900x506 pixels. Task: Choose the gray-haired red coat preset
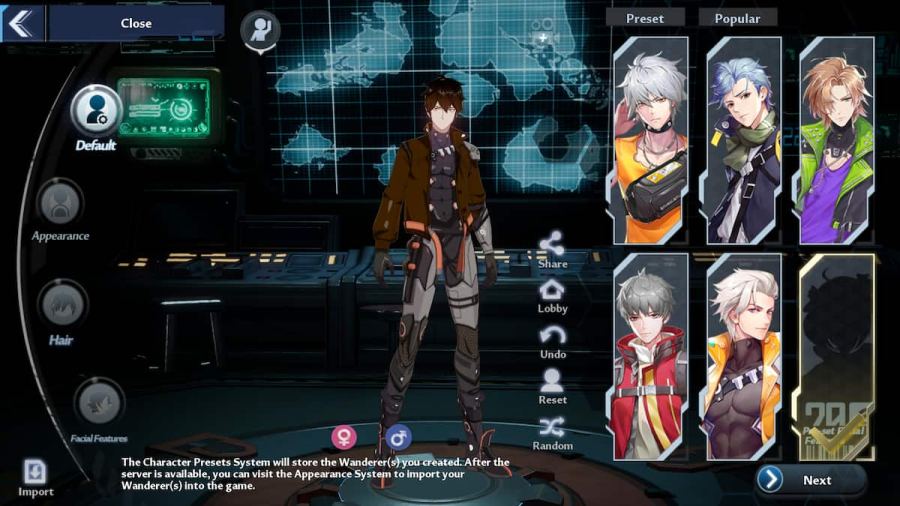point(650,357)
